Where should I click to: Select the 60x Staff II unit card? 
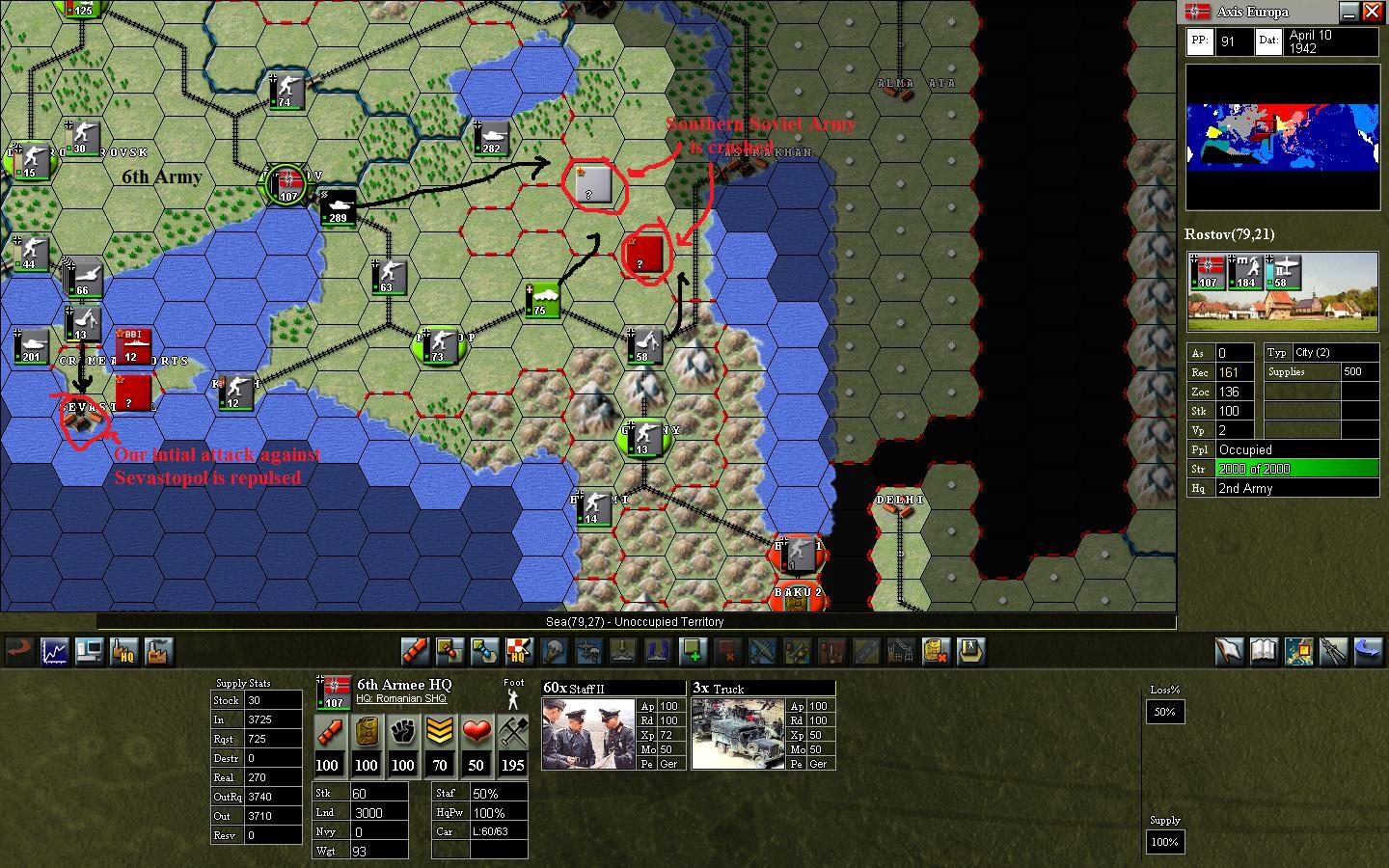coord(613,723)
